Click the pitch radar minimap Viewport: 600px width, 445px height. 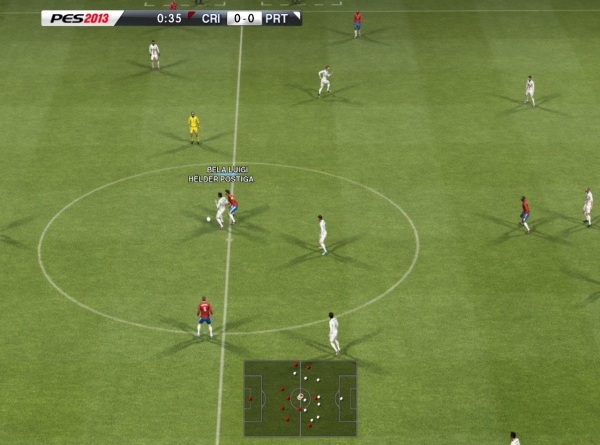tap(300, 397)
